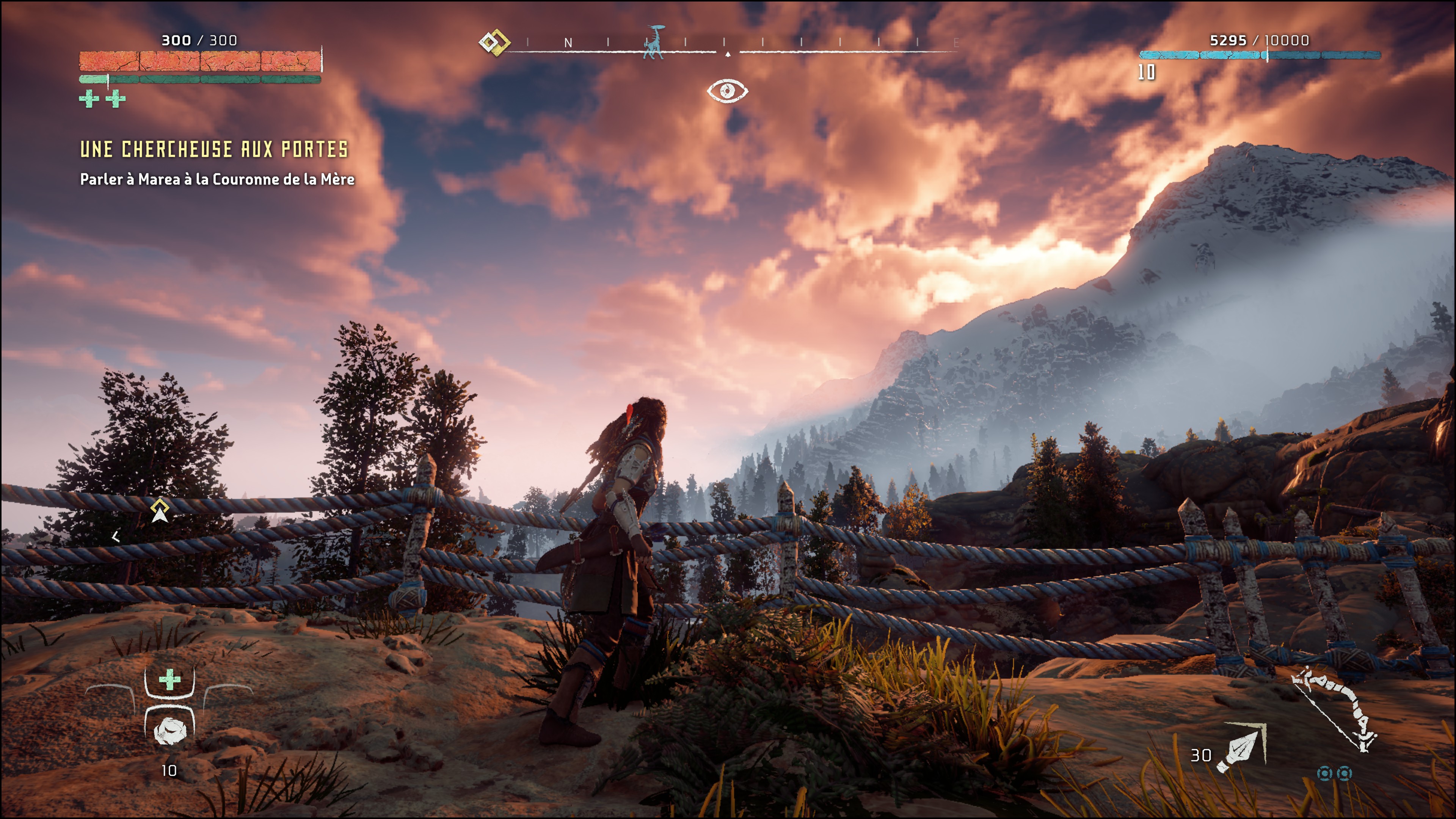Click the yellow quest marker on the compass
Image resolution: width=1456 pixels, height=819 pixels.
pos(494,42)
